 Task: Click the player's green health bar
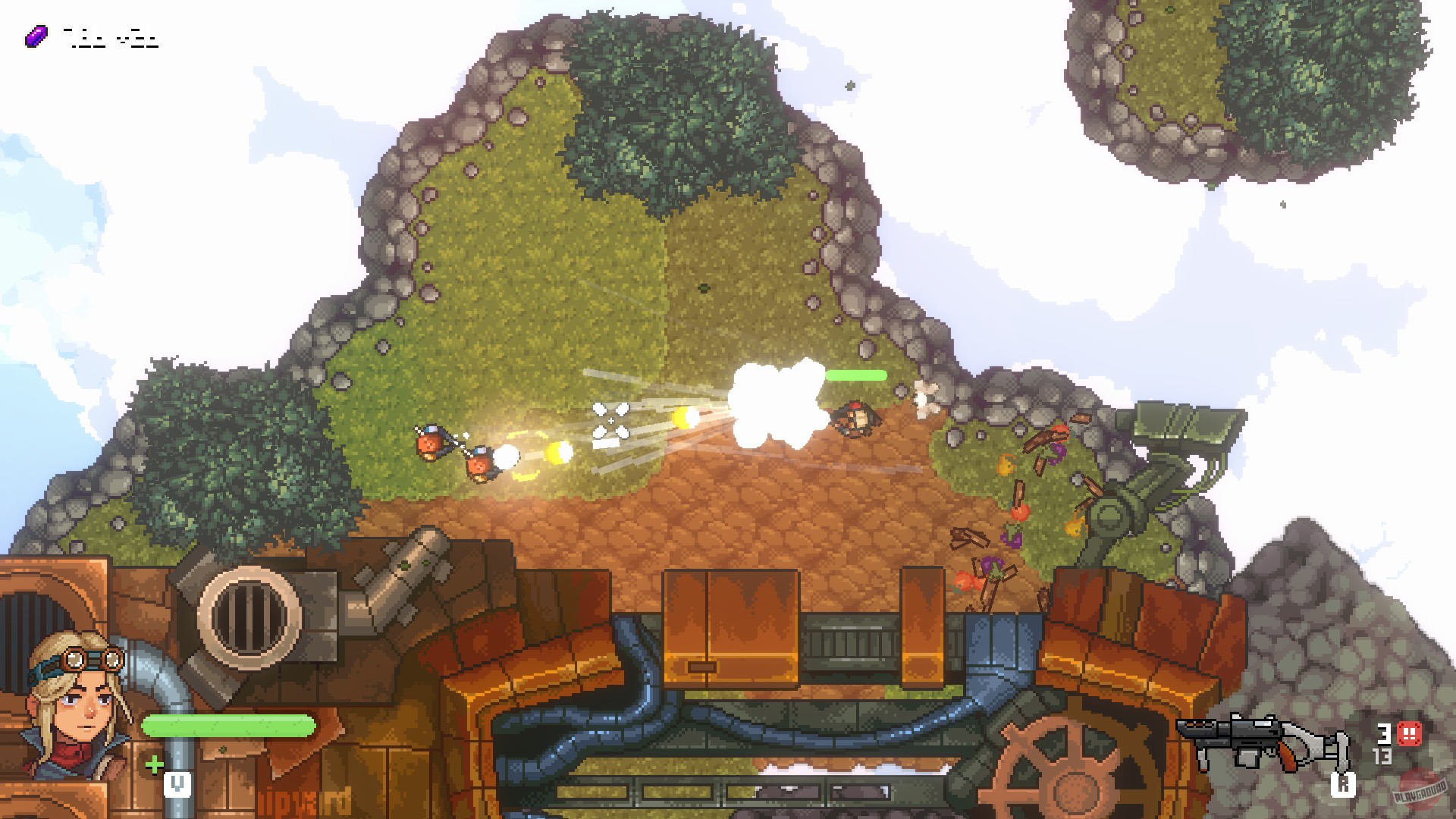[x=227, y=726]
